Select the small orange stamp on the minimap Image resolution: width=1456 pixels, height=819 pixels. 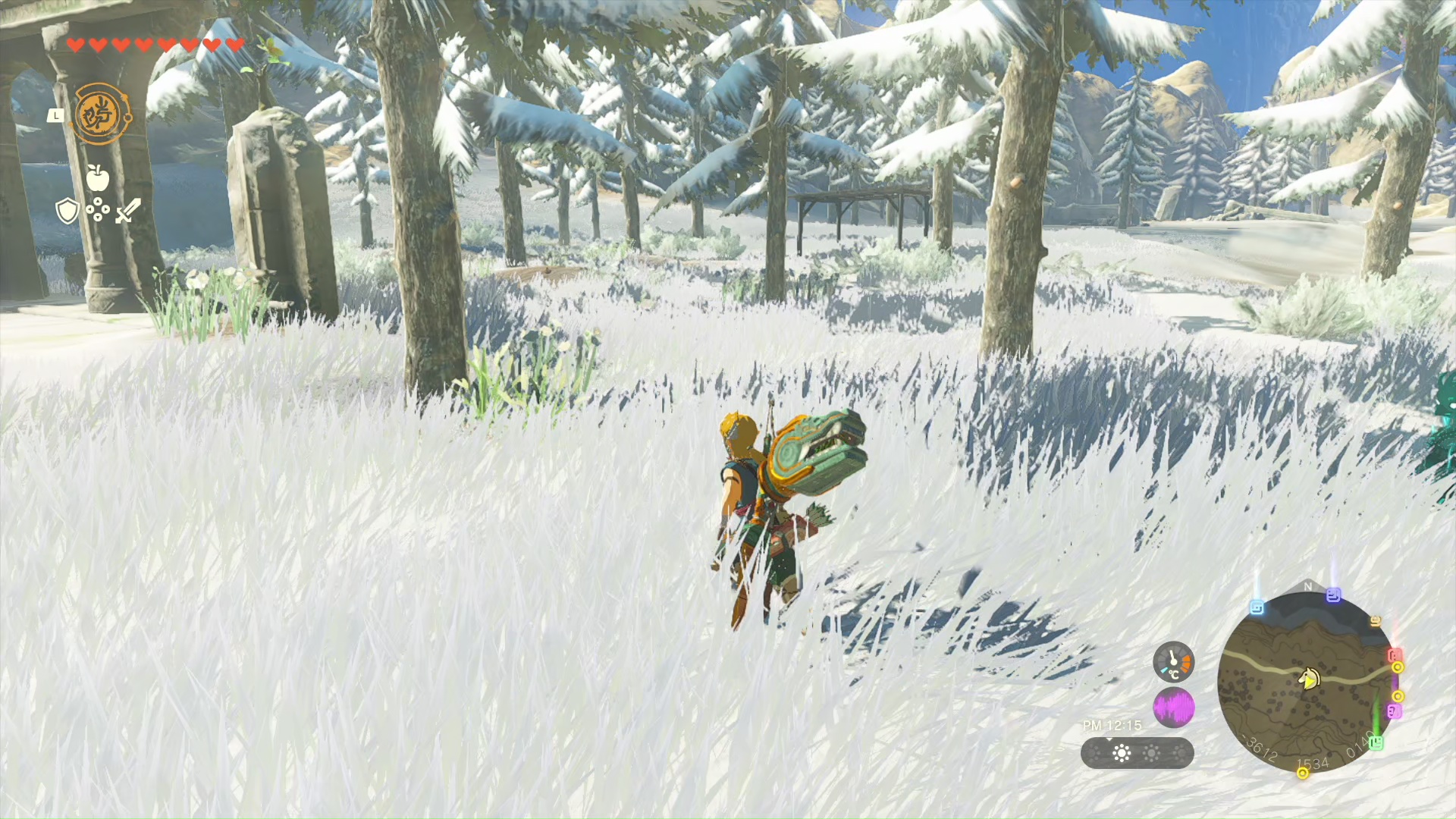tap(1375, 621)
